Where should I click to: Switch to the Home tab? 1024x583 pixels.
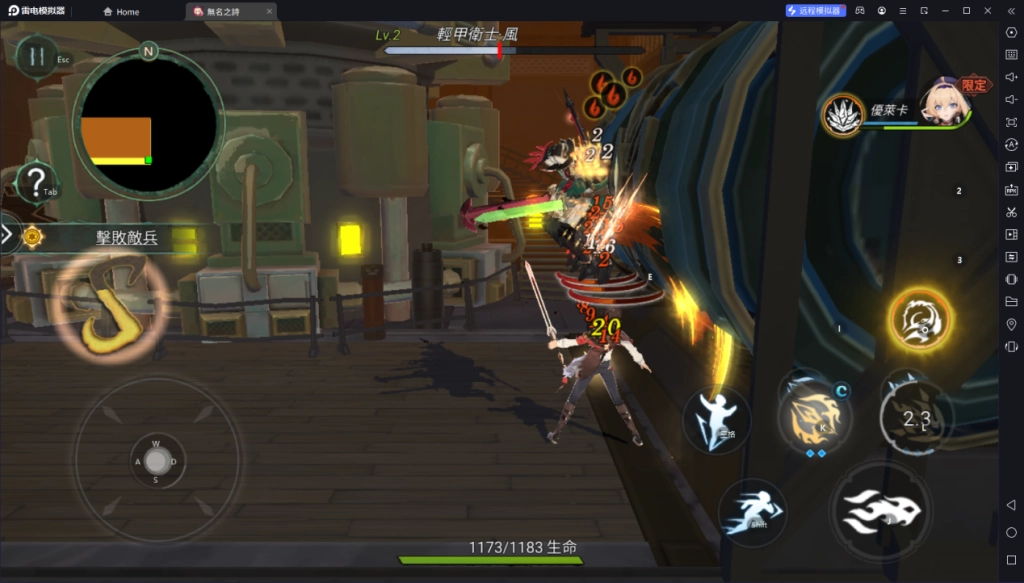coord(121,12)
